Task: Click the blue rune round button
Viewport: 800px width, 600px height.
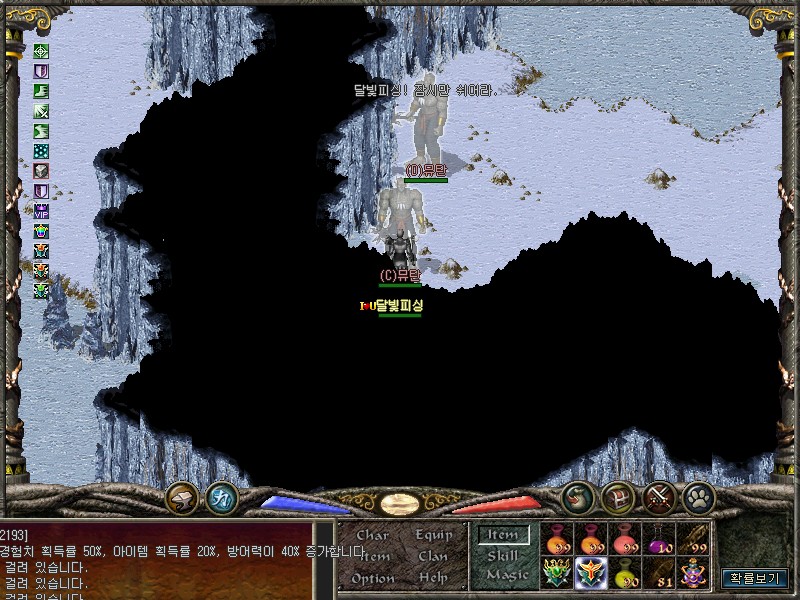Action: (x=221, y=497)
